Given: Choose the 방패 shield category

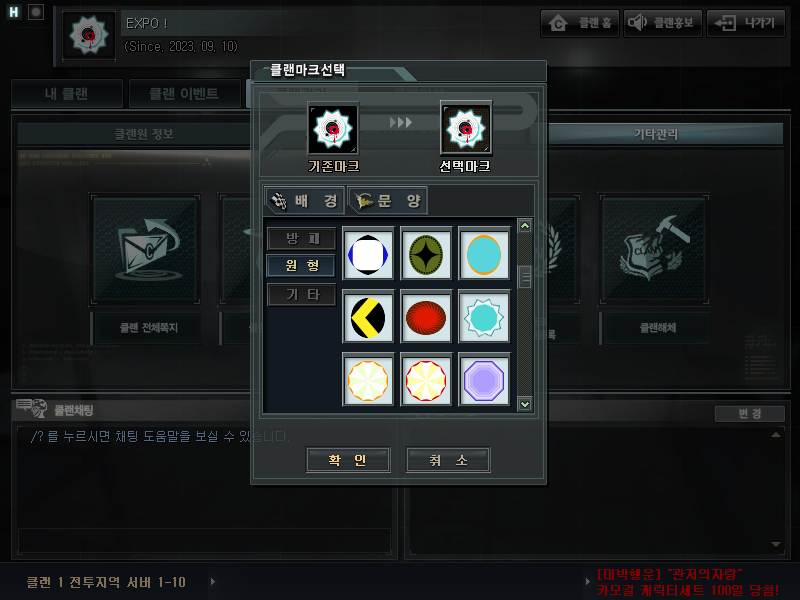Looking at the screenshot, I should point(301,239).
